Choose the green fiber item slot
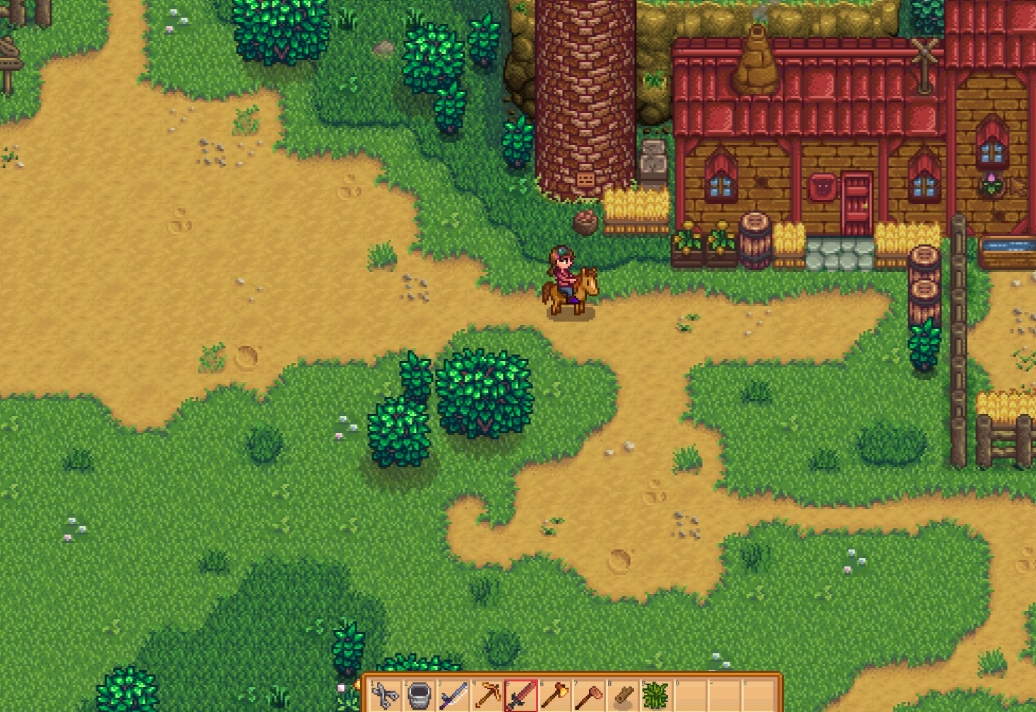Viewport: 1036px width, 712px height. pos(656,695)
